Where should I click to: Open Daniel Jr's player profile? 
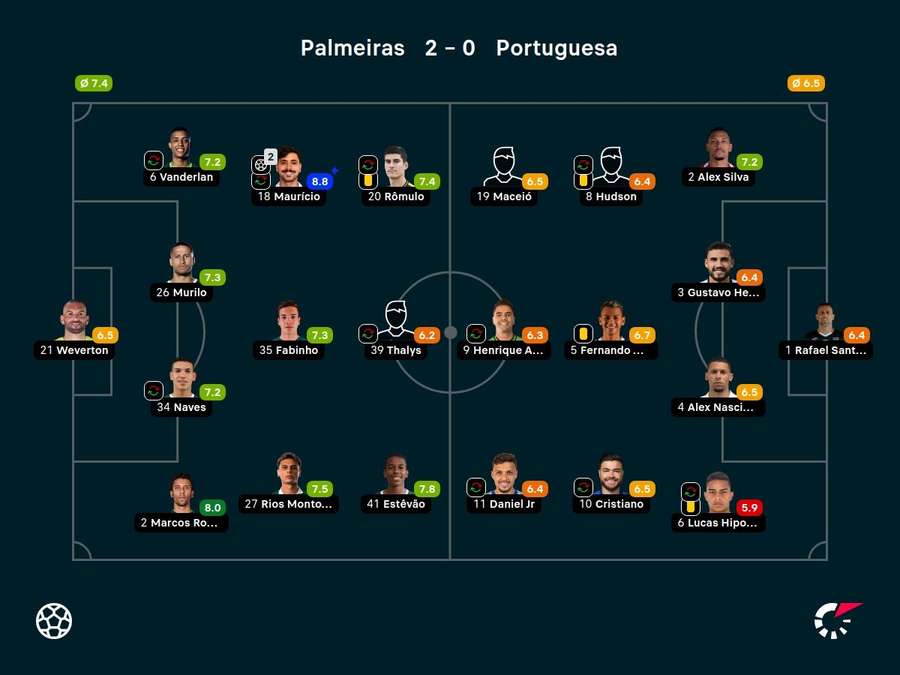coord(504,476)
